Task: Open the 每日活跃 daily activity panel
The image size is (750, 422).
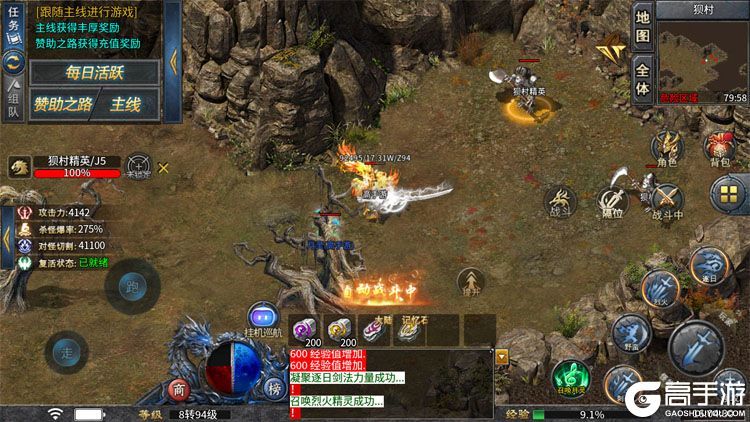Action: point(94,72)
